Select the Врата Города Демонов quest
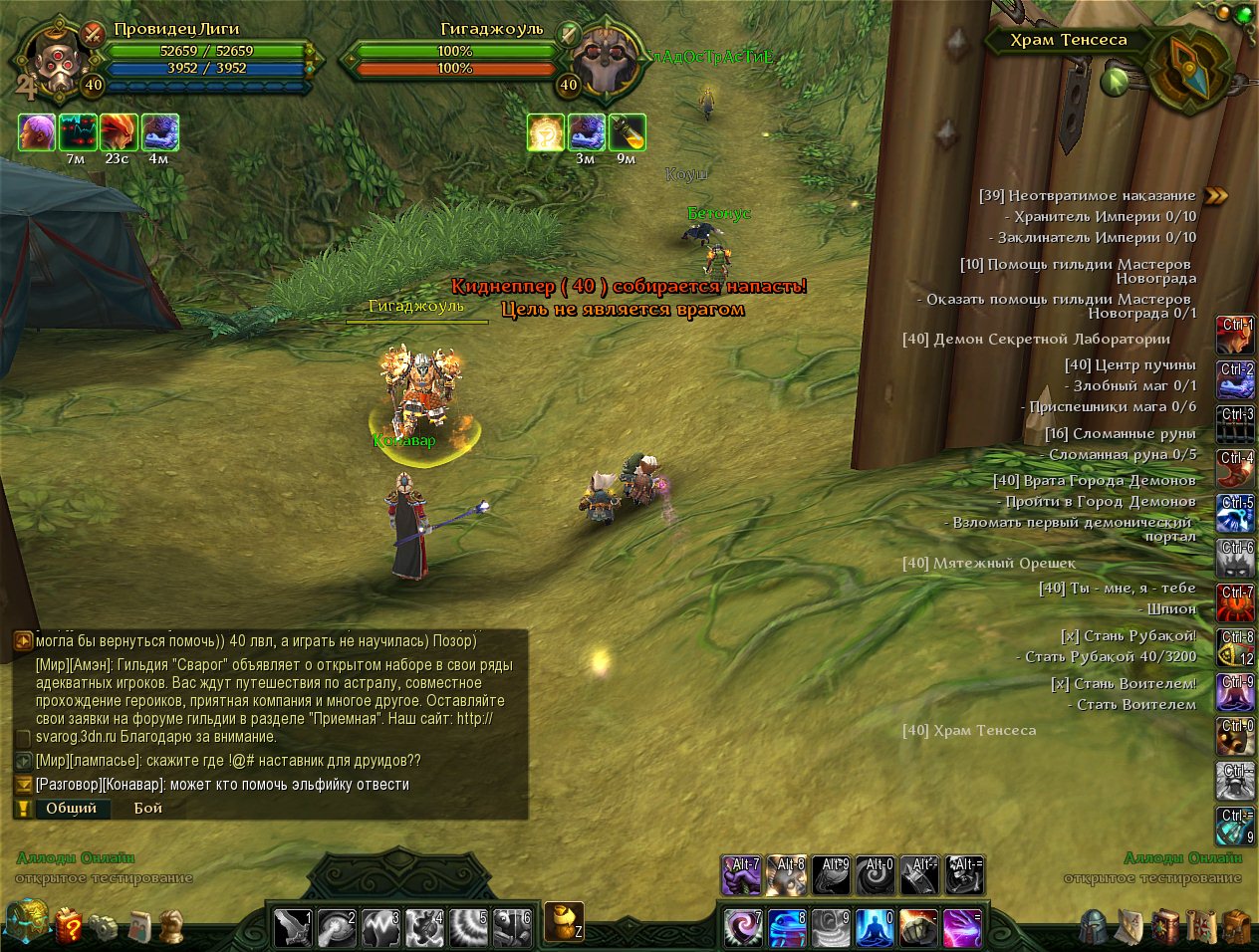The image size is (1259, 952). [1094, 480]
